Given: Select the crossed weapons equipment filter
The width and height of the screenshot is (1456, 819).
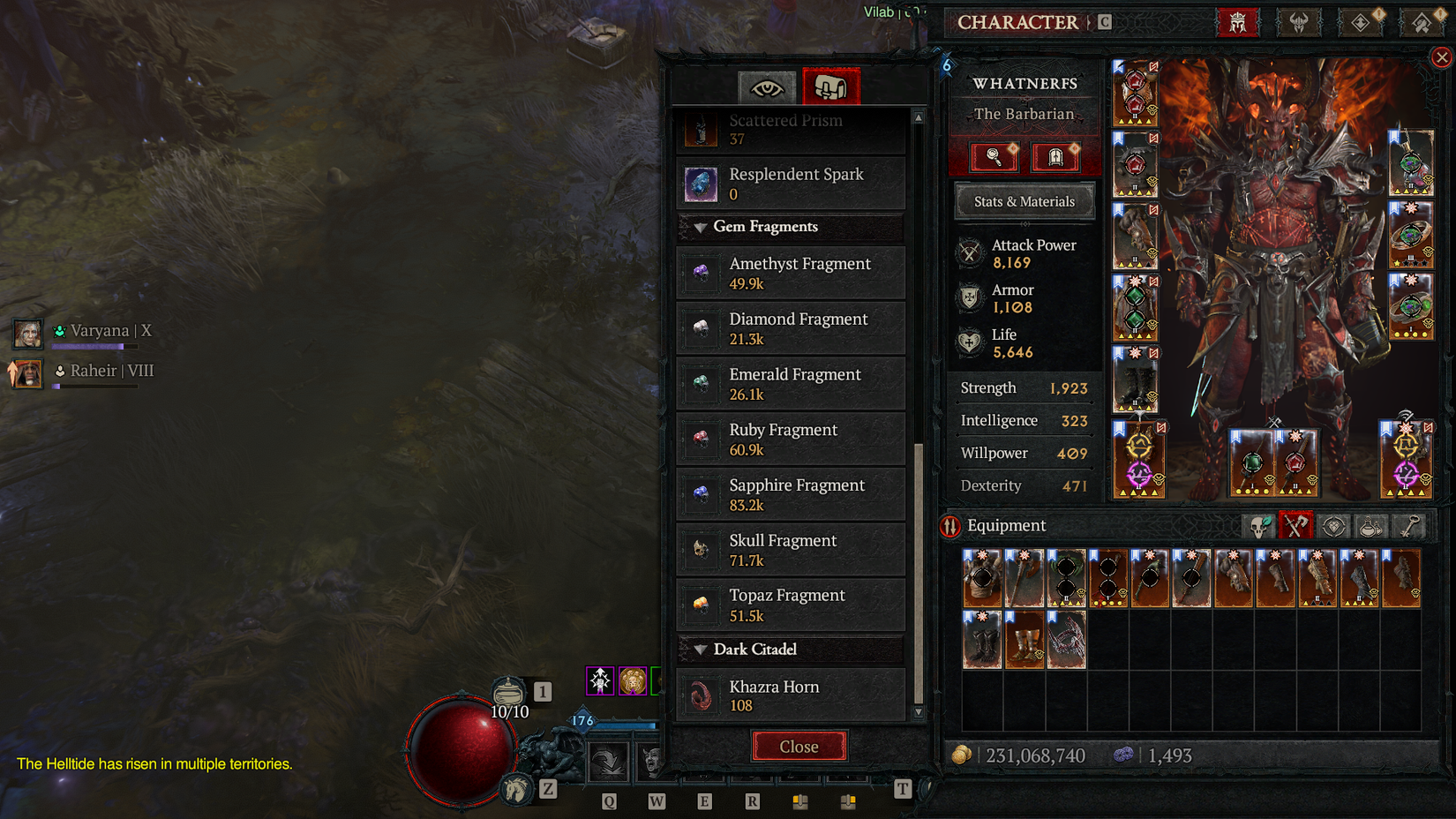Looking at the screenshot, I should pyautogui.click(x=1295, y=525).
